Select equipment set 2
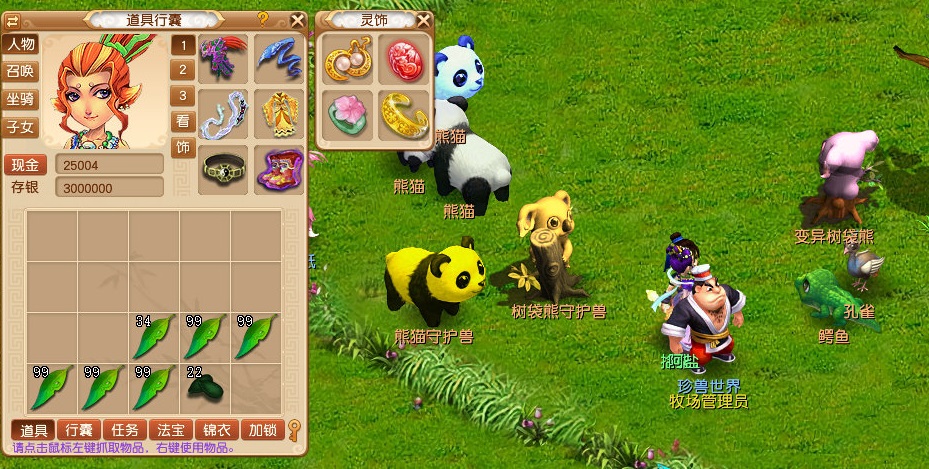The width and height of the screenshot is (929, 469). click(x=182, y=70)
